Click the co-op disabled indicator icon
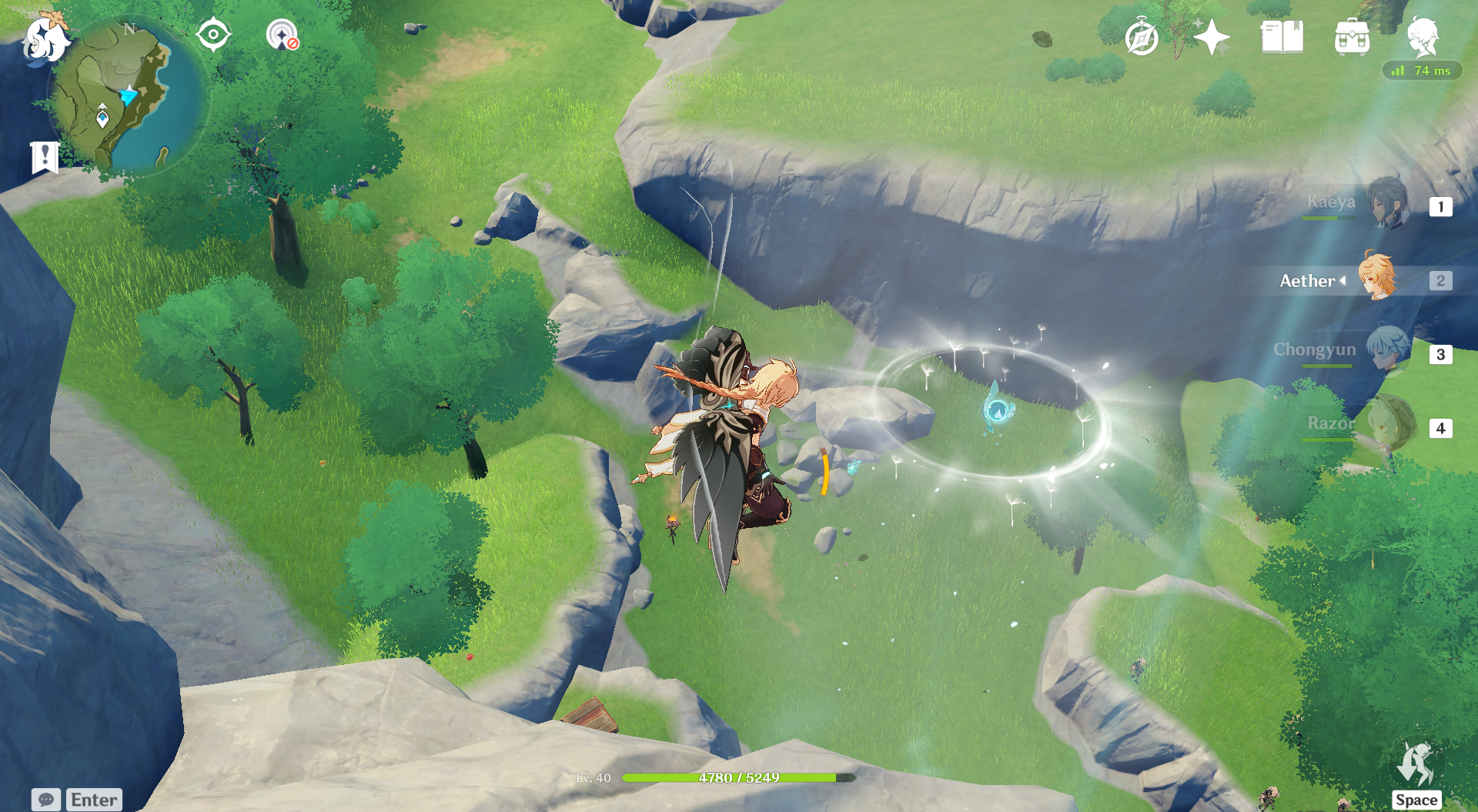The width and height of the screenshot is (1478, 812). [x=282, y=35]
